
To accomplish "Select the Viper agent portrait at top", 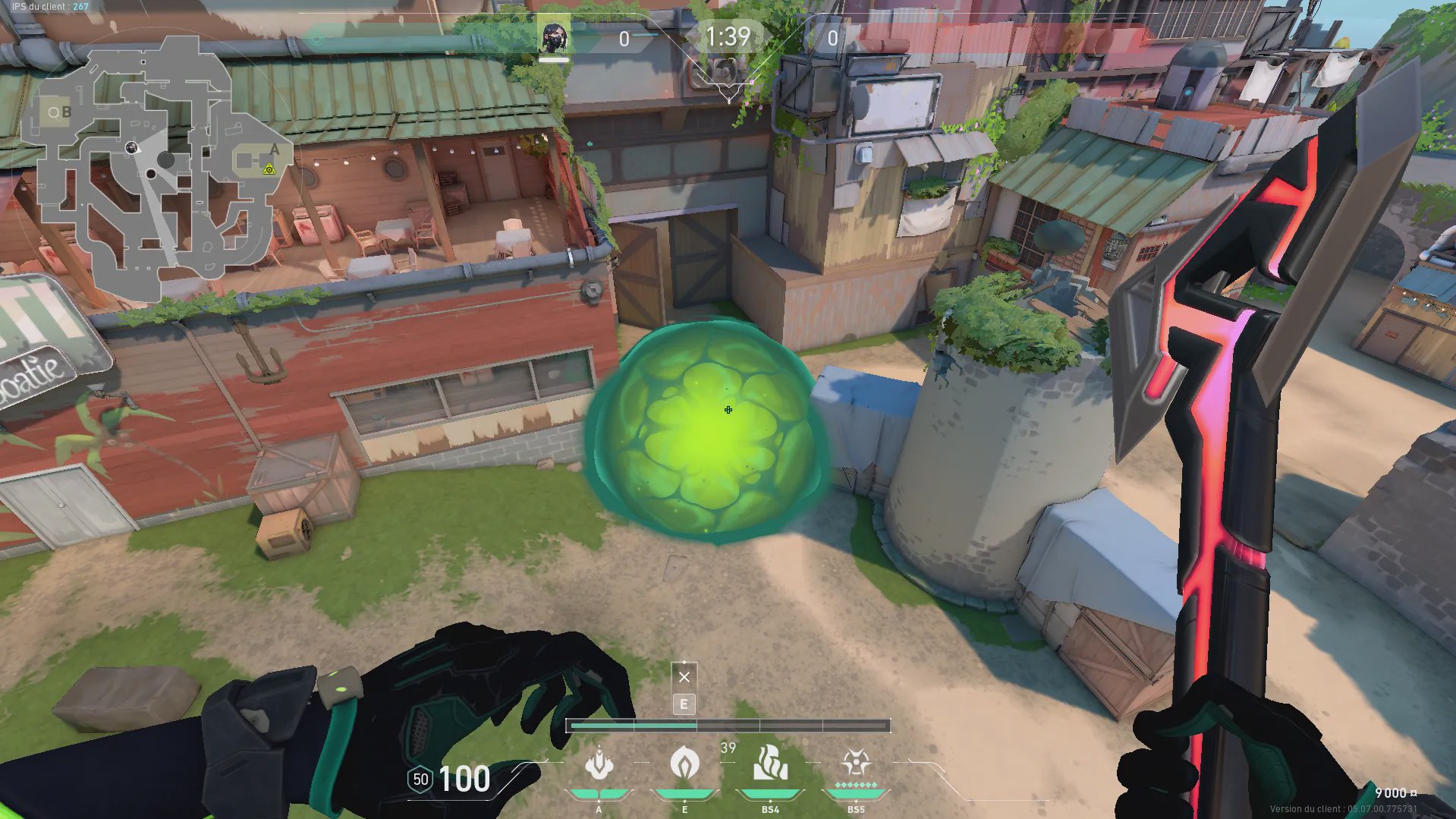I will click(553, 36).
